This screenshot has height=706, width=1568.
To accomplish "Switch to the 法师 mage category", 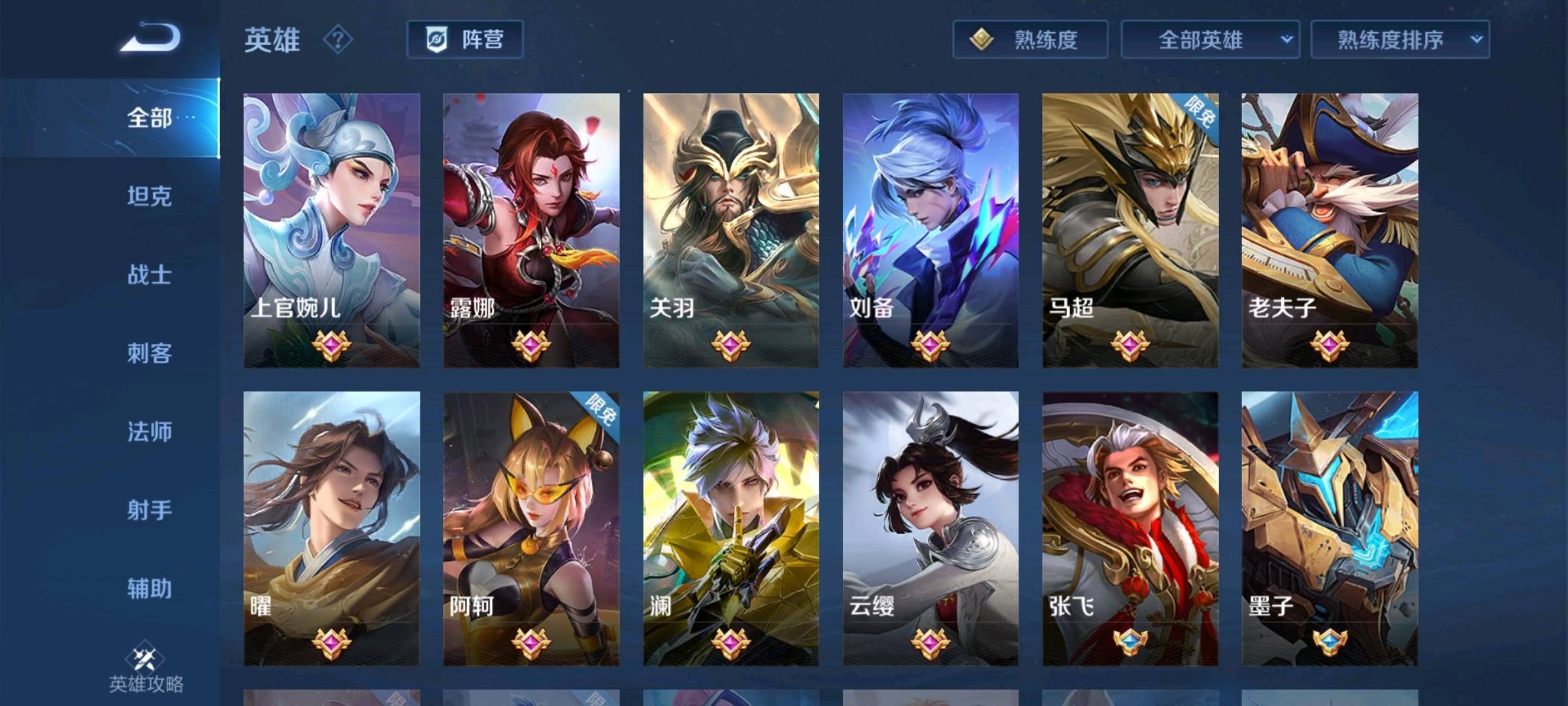I will 148,432.
